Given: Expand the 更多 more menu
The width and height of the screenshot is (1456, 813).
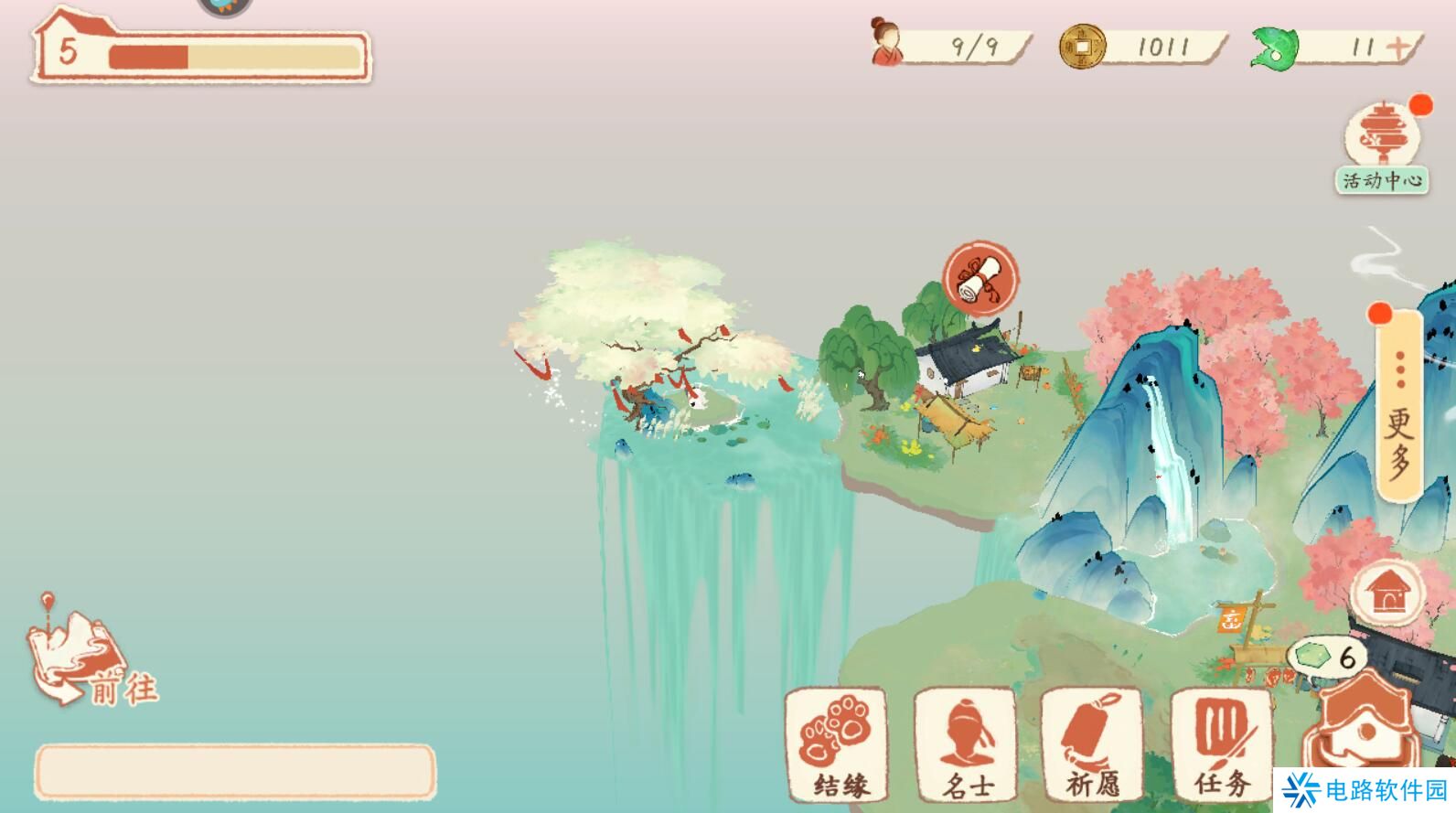Looking at the screenshot, I should 1398,405.
